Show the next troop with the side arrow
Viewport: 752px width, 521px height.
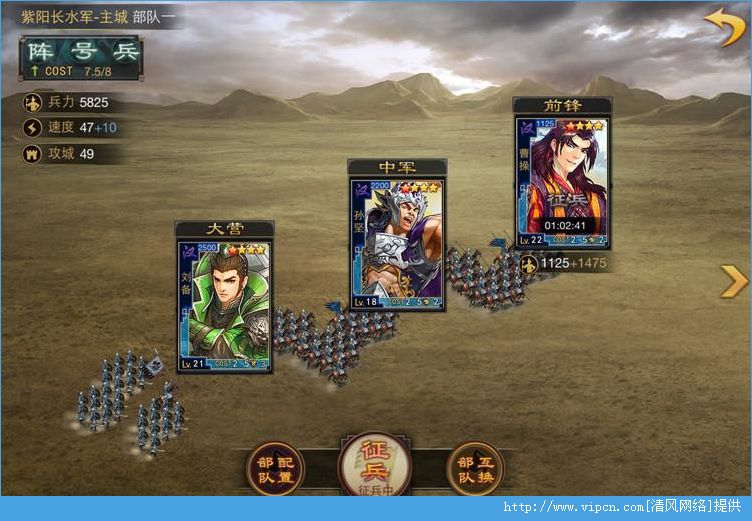point(733,281)
